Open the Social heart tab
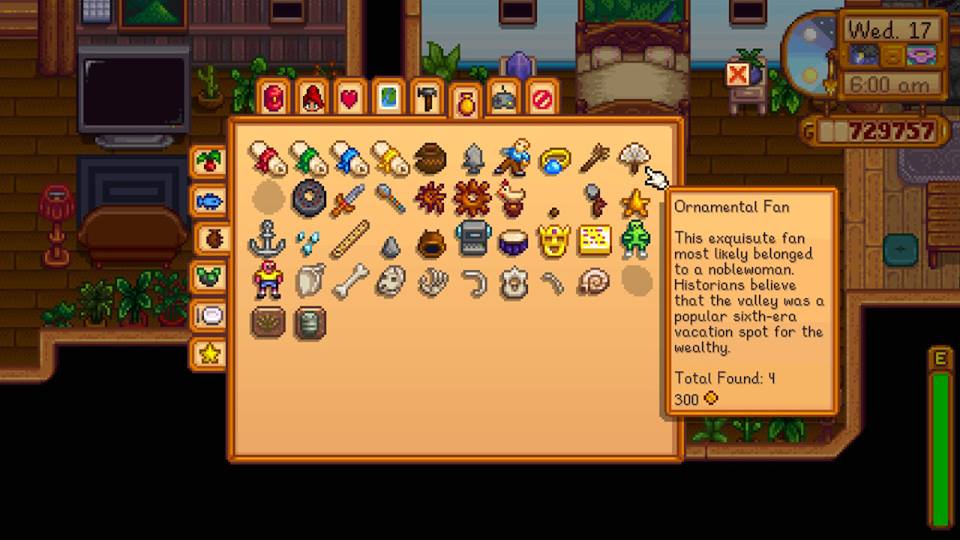 point(349,98)
